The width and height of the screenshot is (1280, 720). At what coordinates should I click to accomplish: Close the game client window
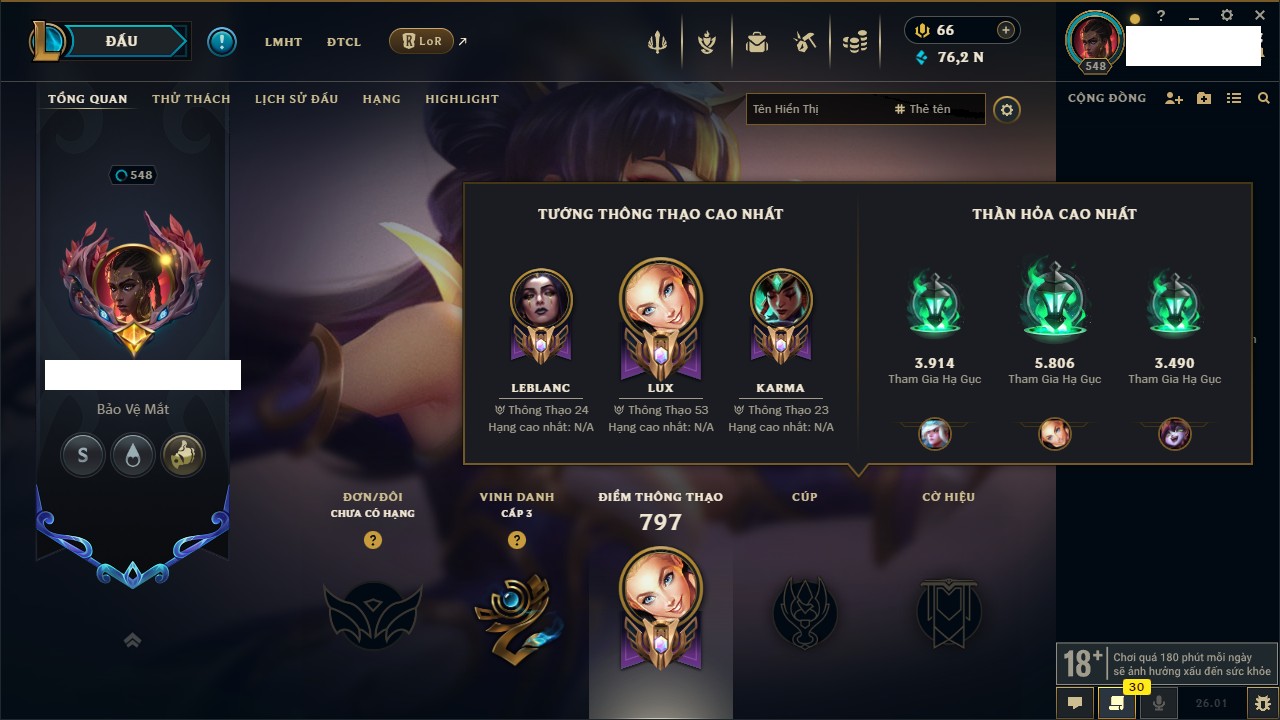point(1259,15)
